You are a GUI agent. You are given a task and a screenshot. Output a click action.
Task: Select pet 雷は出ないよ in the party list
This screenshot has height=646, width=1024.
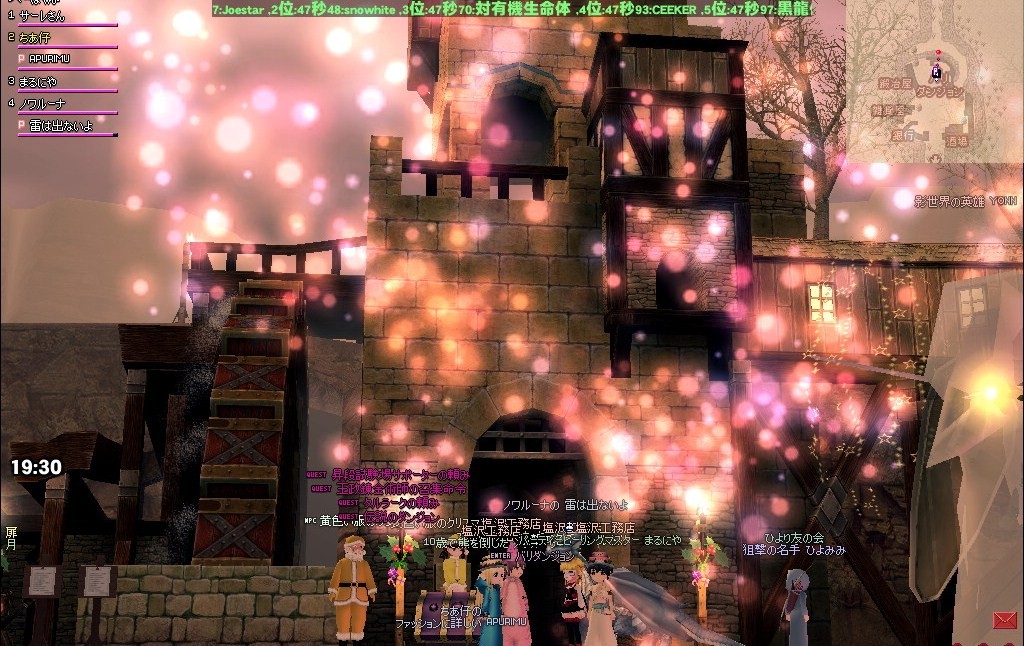point(60,125)
